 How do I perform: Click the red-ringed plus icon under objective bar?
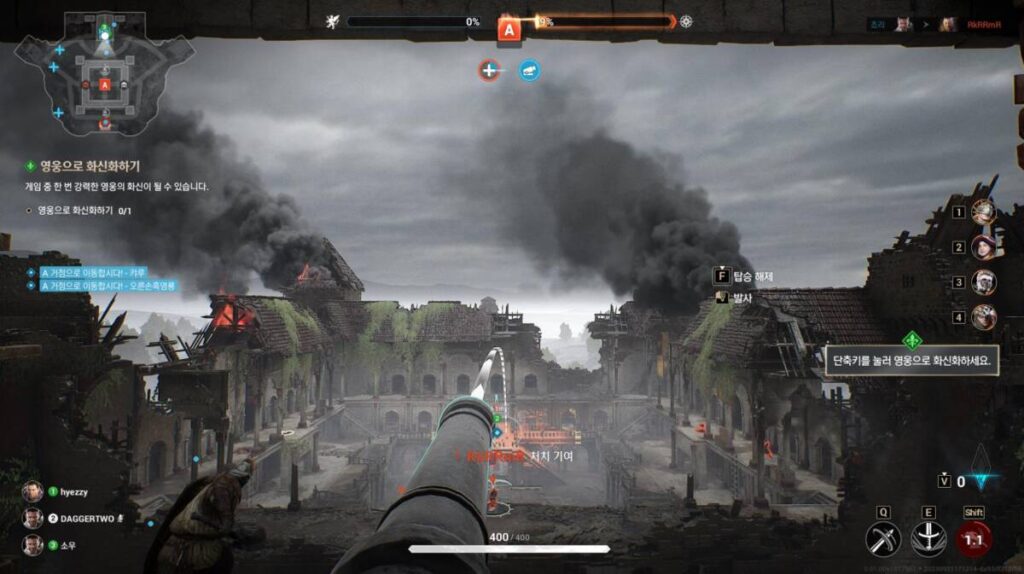[x=488, y=70]
